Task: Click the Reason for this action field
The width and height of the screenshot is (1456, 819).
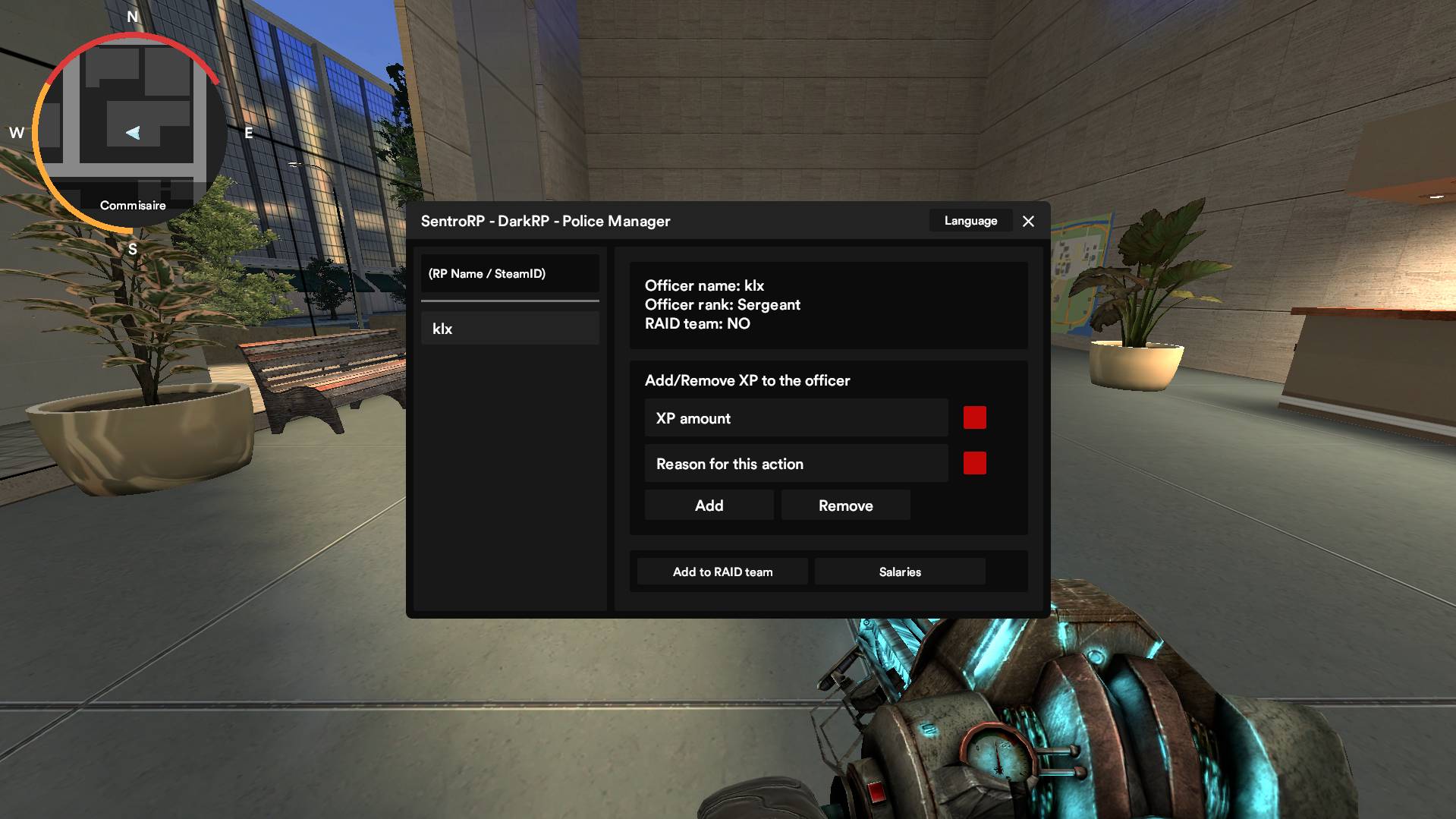Action: [x=796, y=464]
